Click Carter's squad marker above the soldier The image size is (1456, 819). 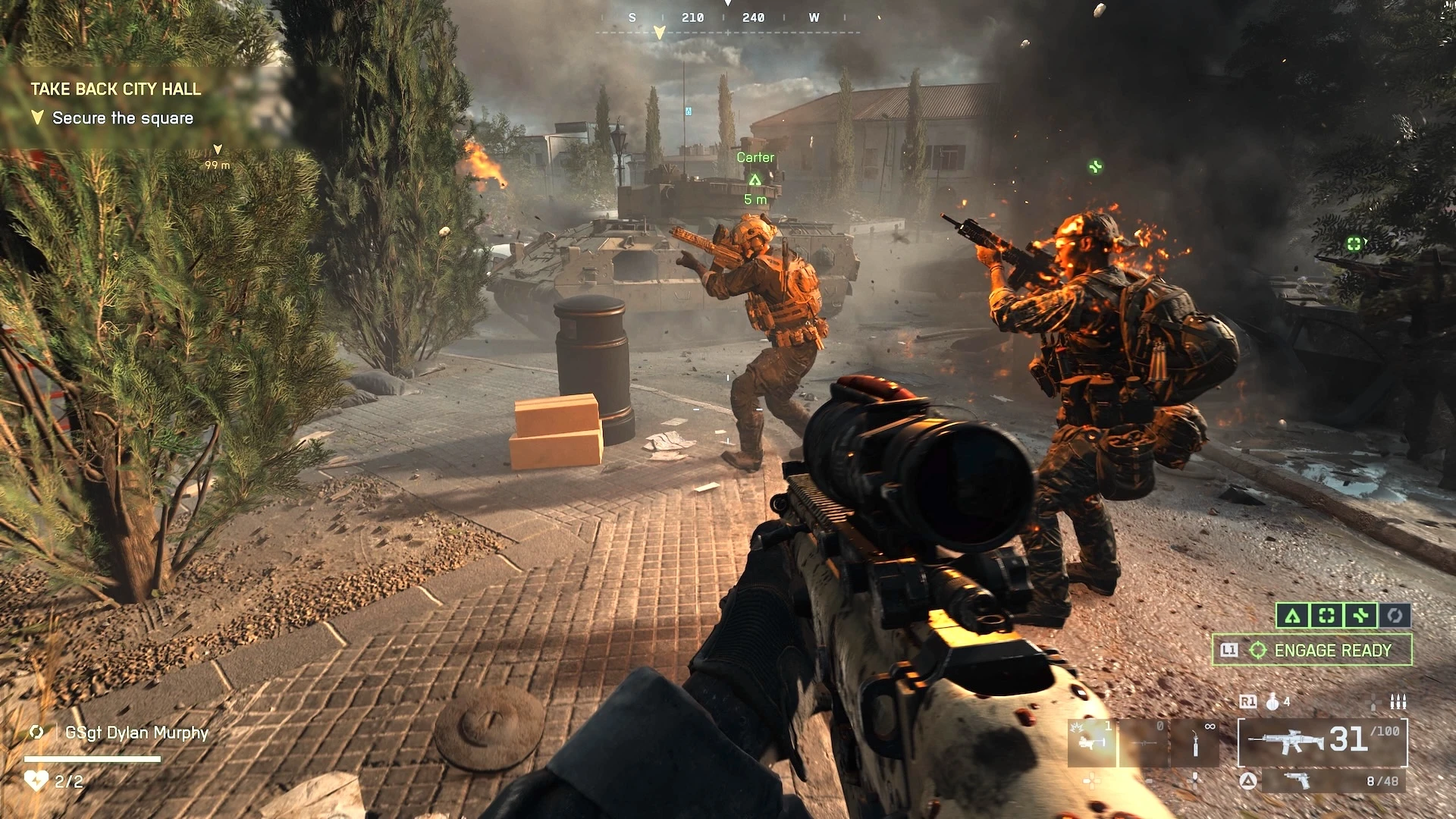tap(755, 180)
